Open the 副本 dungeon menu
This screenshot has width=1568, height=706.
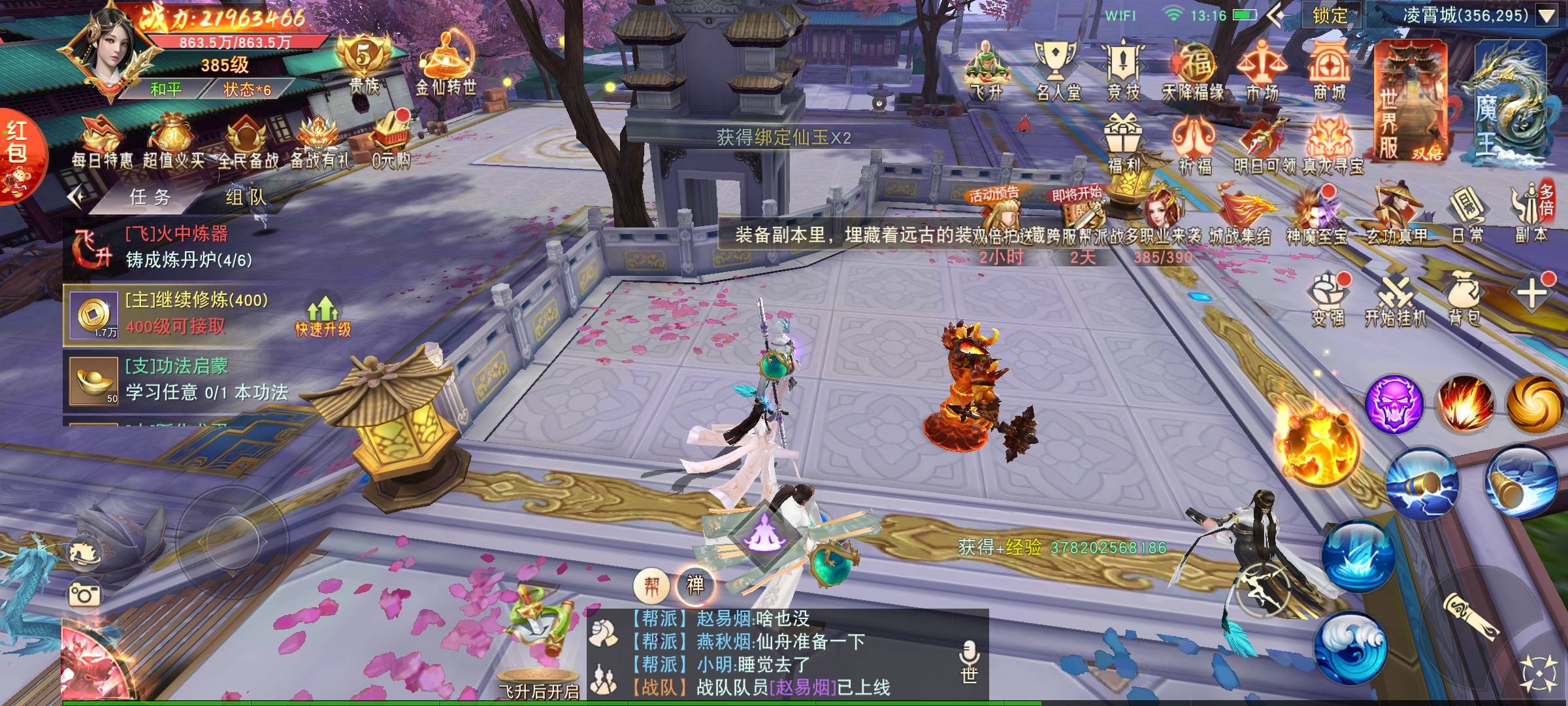click(1532, 216)
